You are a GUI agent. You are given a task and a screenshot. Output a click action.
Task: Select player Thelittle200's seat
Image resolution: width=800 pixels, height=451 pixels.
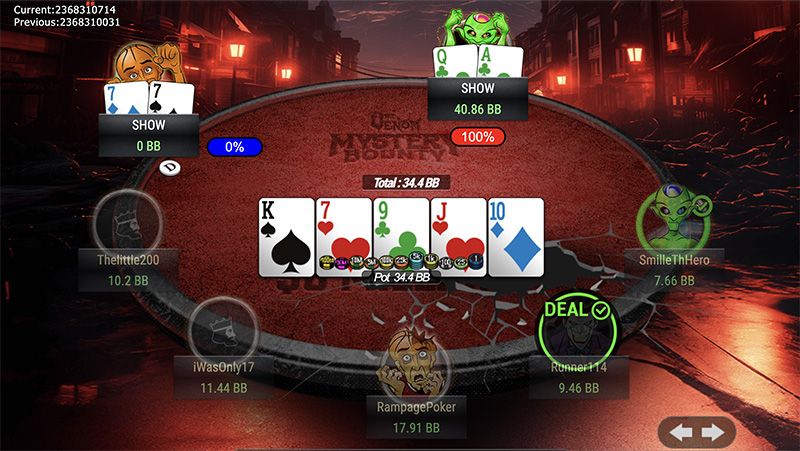(x=126, y=224)
